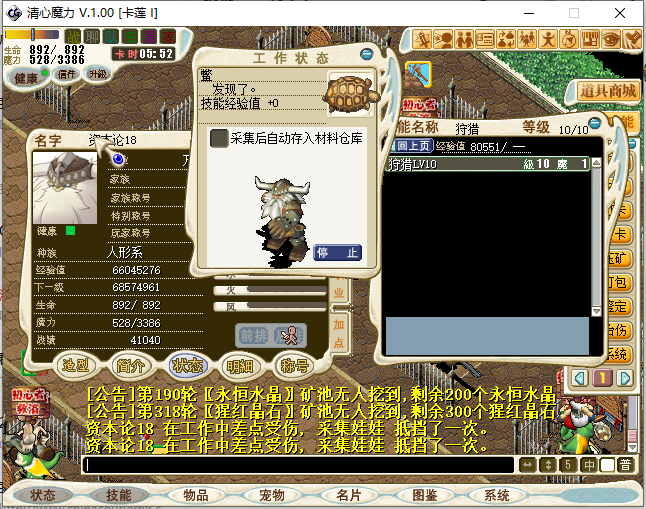Open the 道具商城 item shop
Image resolution: width=646 pixels, height=509 pixels.
(608, 91)
